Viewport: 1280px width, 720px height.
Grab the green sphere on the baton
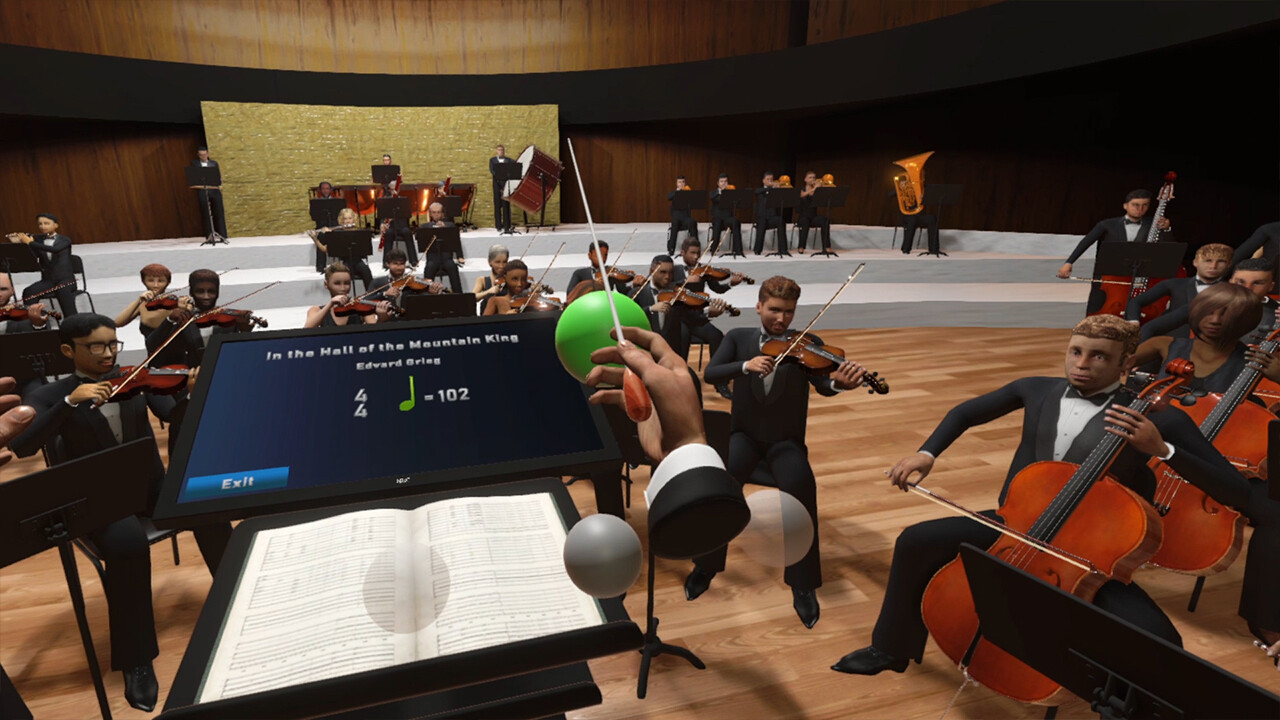[x=601, y=336]
